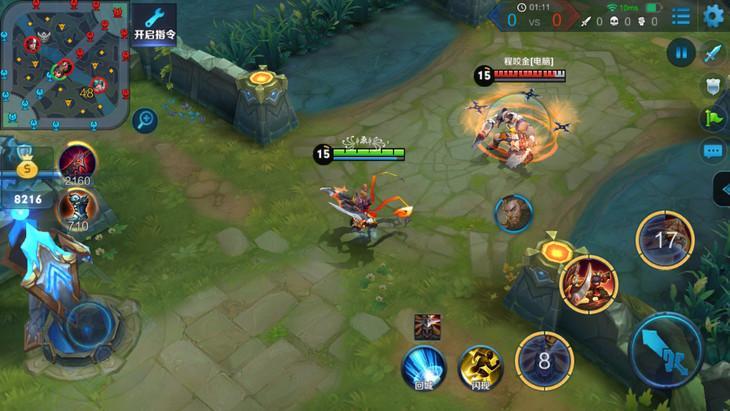Viewport: 730px width, 411px height.
Task: Tap the skill showing 17 second cooldown
Action: coord(663,239)
